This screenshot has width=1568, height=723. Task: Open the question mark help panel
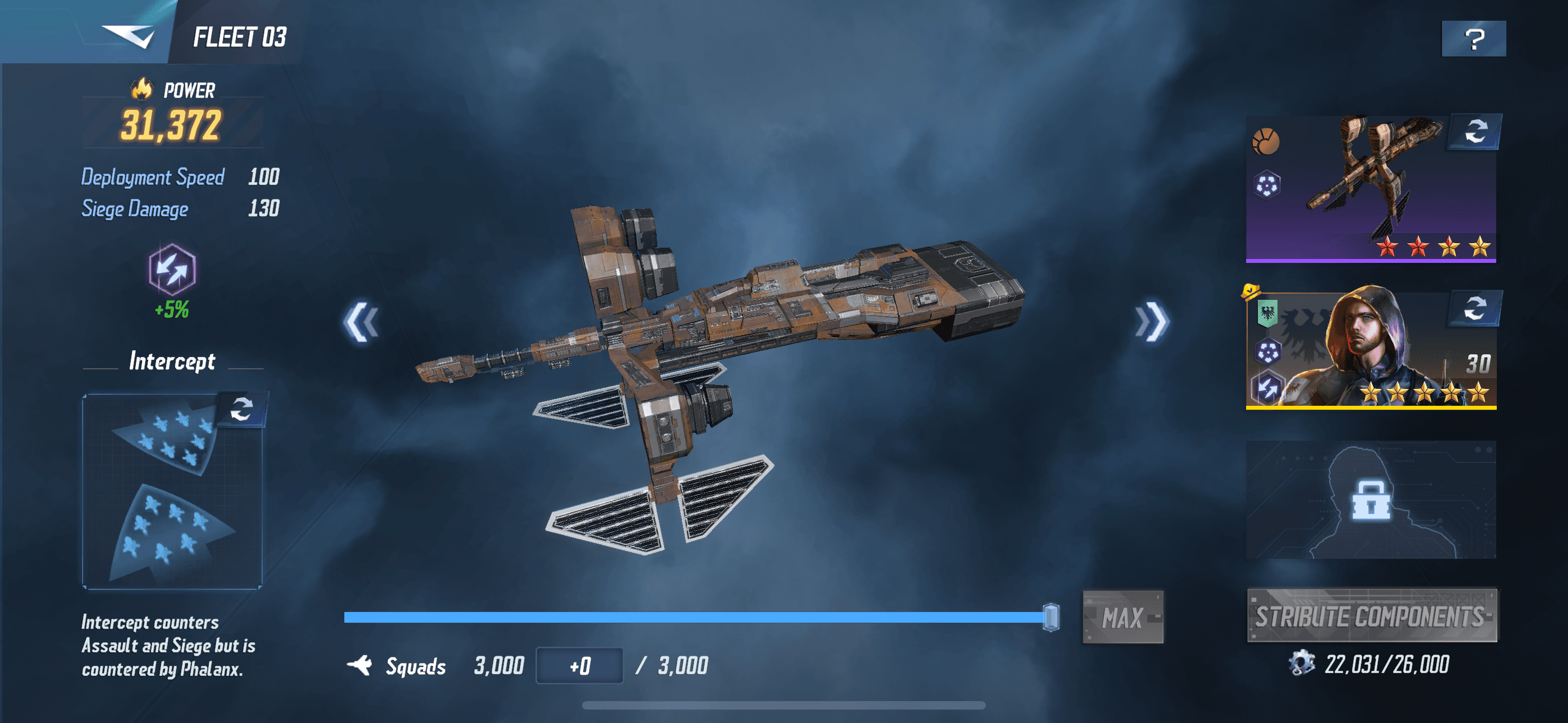coord(1473,39)
